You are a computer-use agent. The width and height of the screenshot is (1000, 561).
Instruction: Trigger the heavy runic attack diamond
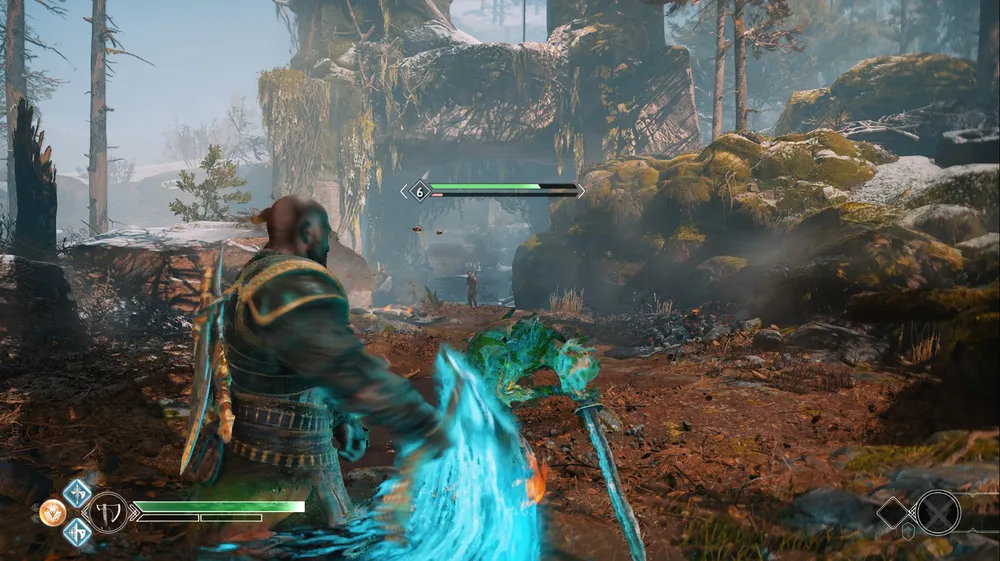point(78,532)
